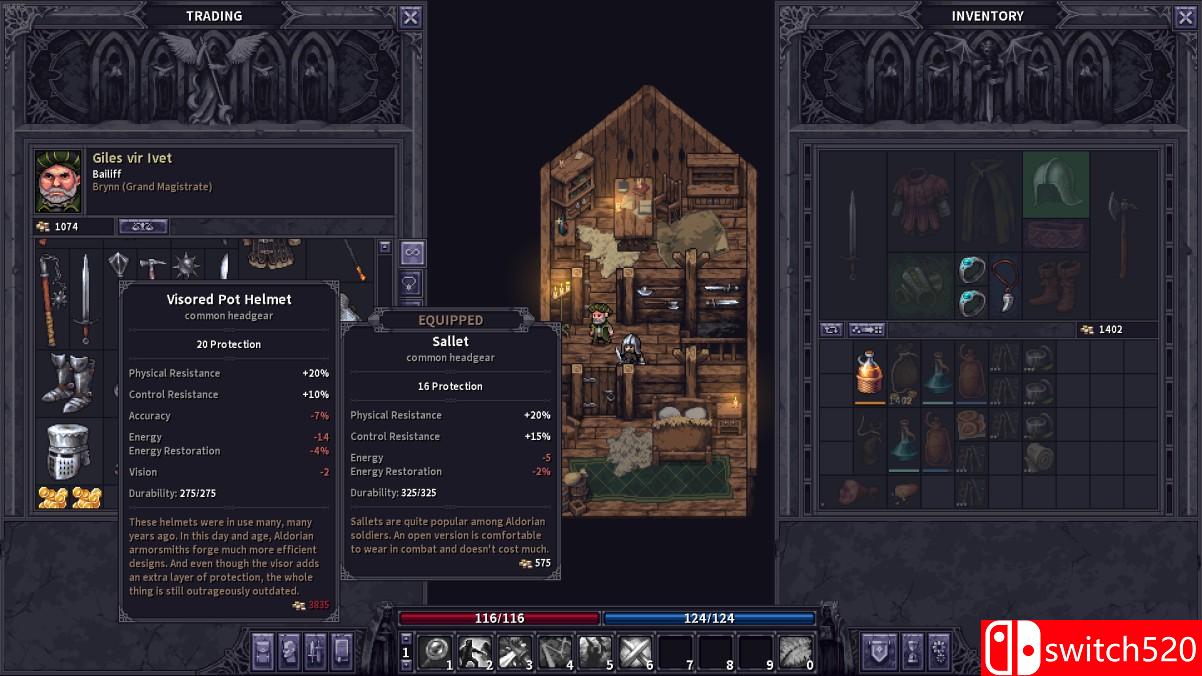Select the steel plate boots in shop
The height and width of the screenshot is (676, 1202).
(68, 383)
